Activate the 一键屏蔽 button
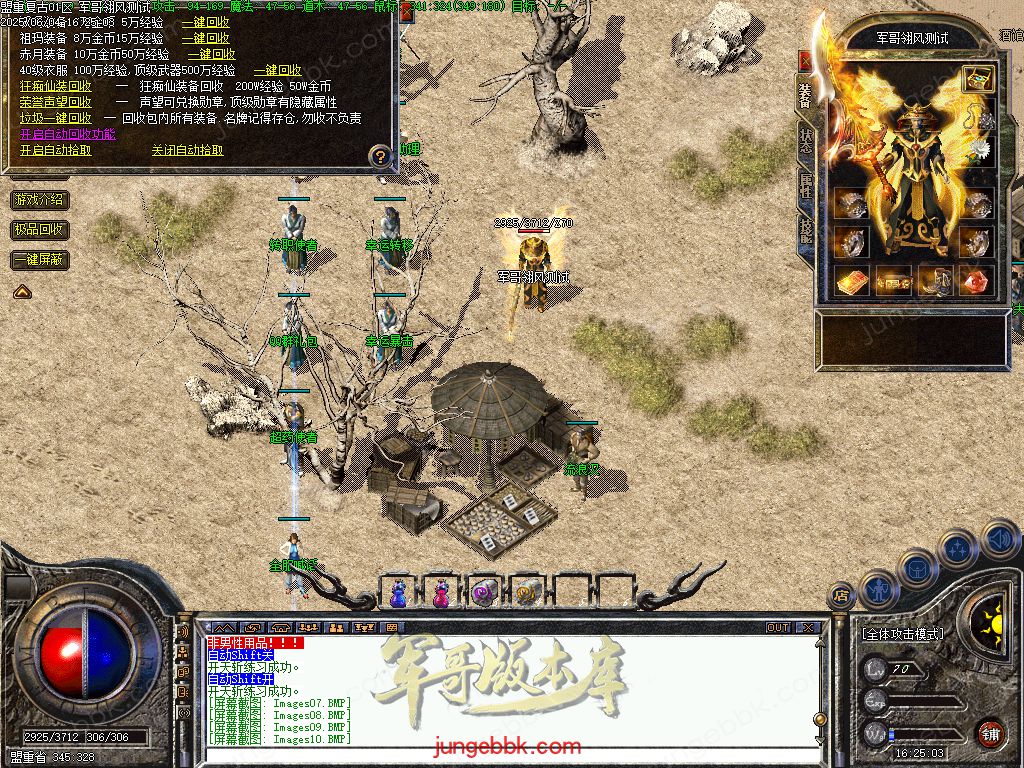Image resolution: width=1024 pixels, height=768 pixels. click(x=40, y=260)
